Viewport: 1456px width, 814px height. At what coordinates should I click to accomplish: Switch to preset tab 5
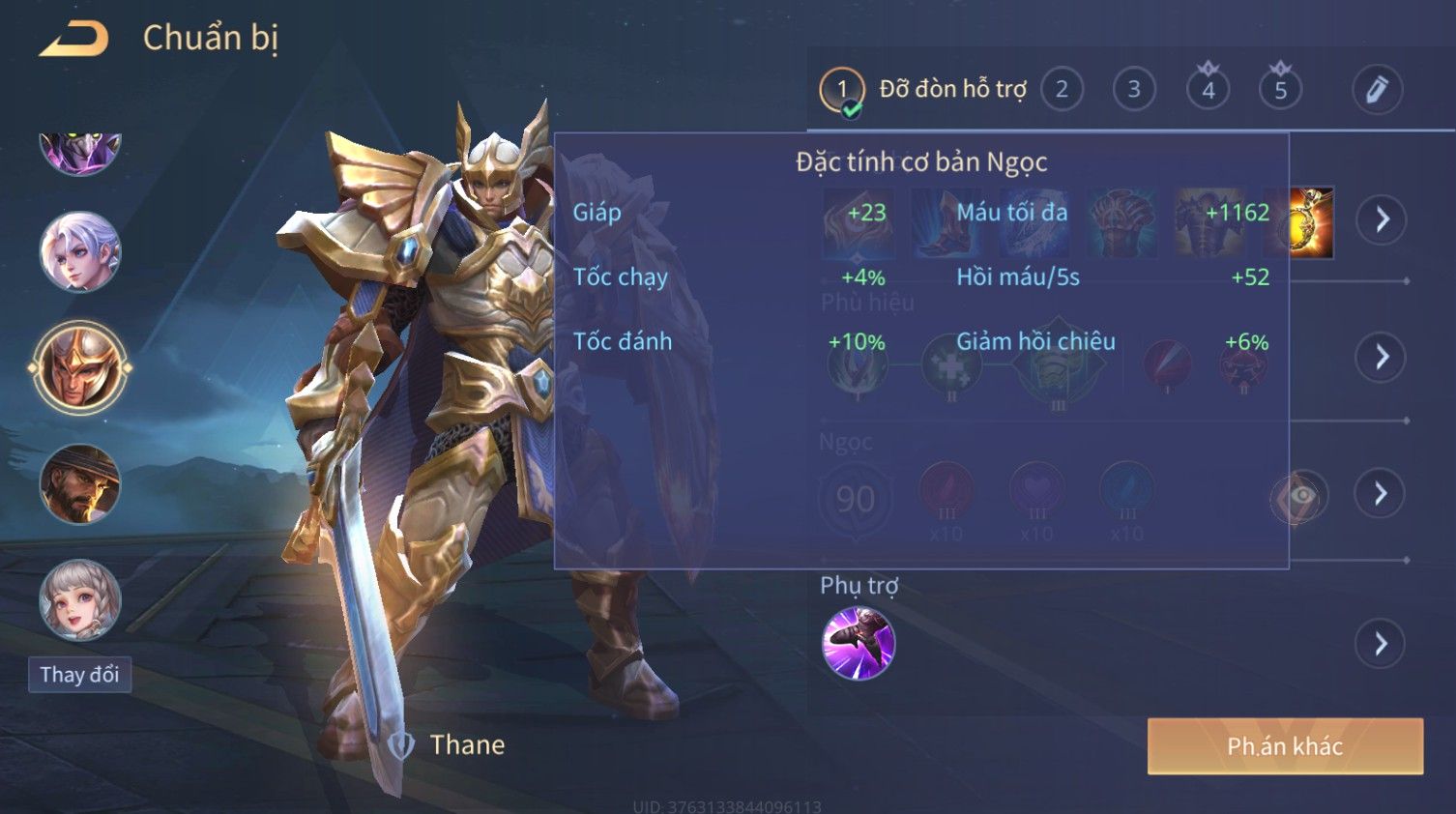(x=1280, y=90)
